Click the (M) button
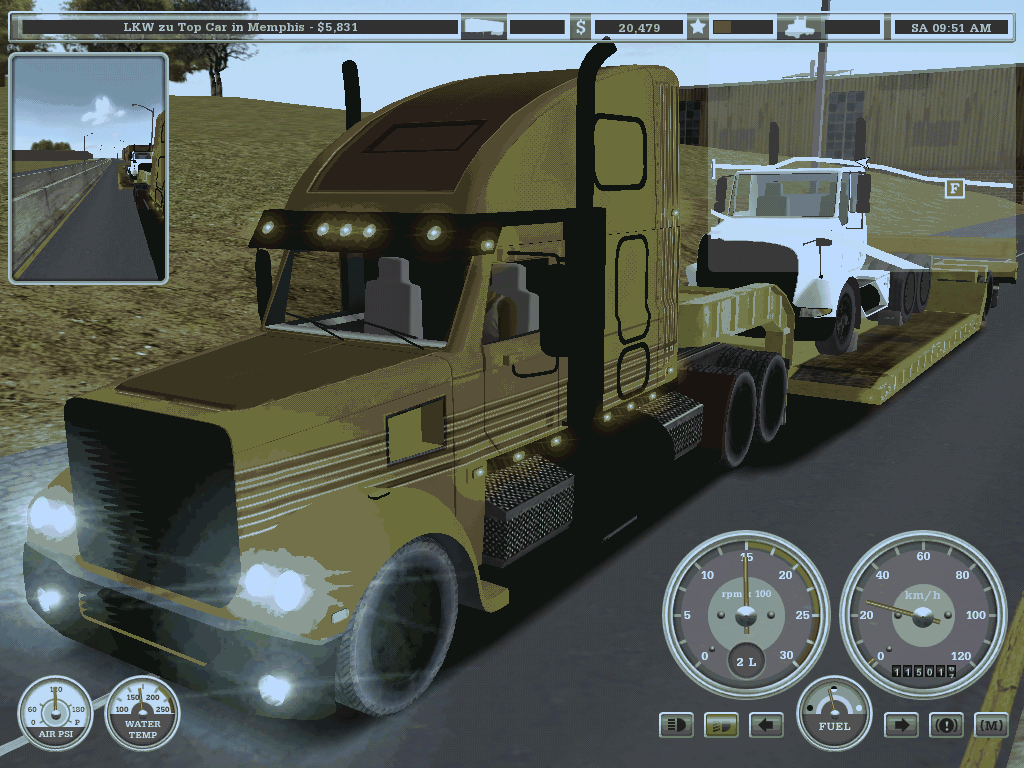The width and height of the screenshot is (1024, 768). coord(990,724)
